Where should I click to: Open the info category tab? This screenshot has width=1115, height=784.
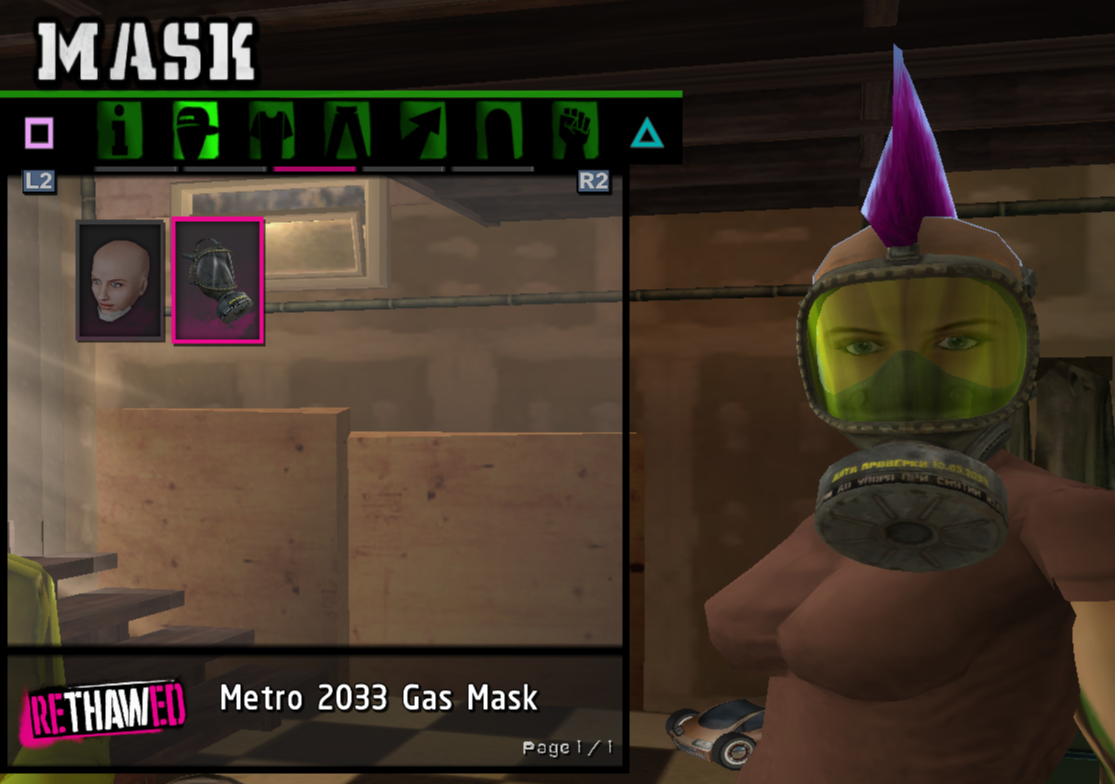pos(120,131)
